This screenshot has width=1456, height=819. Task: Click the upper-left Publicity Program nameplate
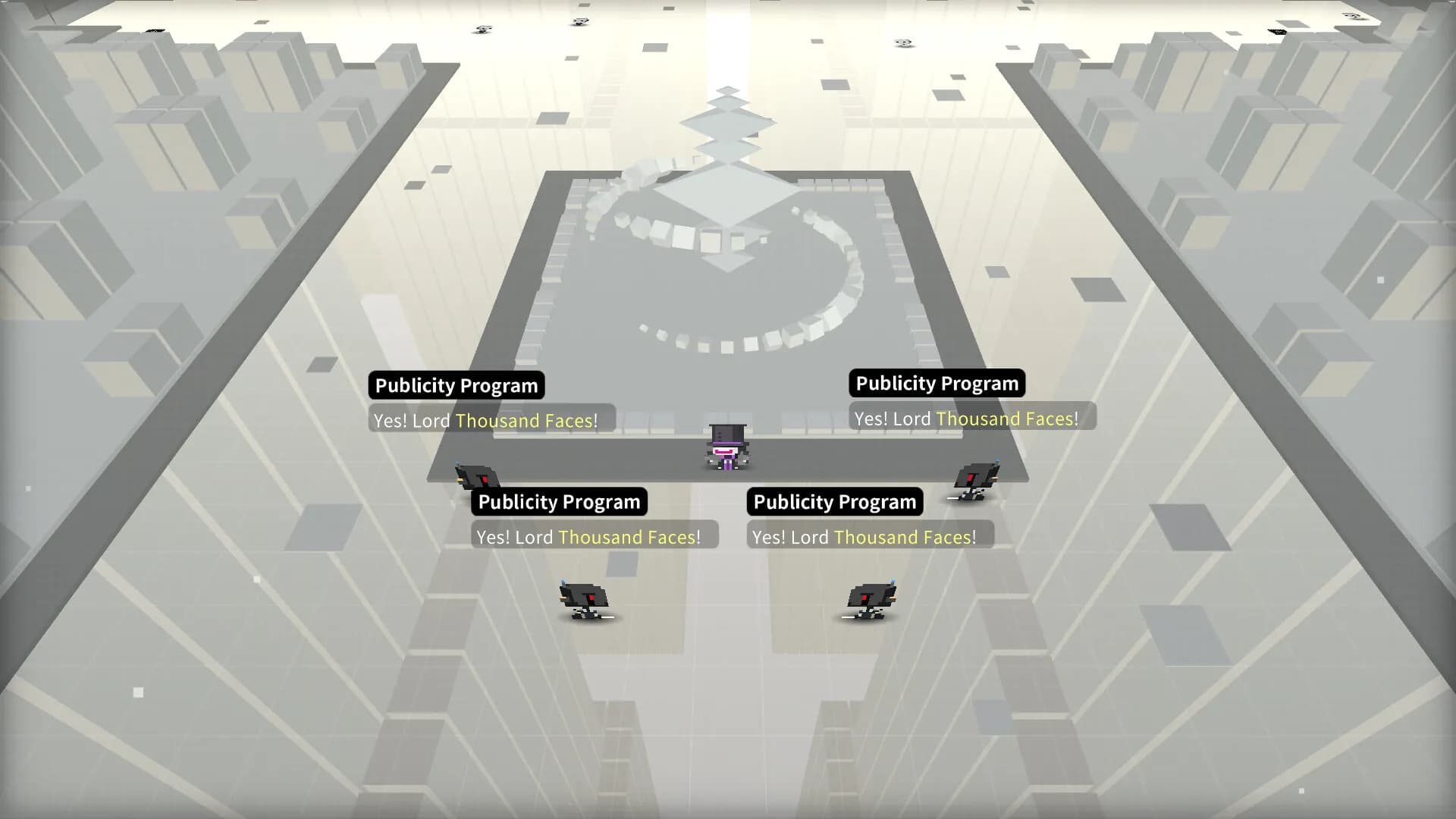pyautogui.click(x=456, y=385)
